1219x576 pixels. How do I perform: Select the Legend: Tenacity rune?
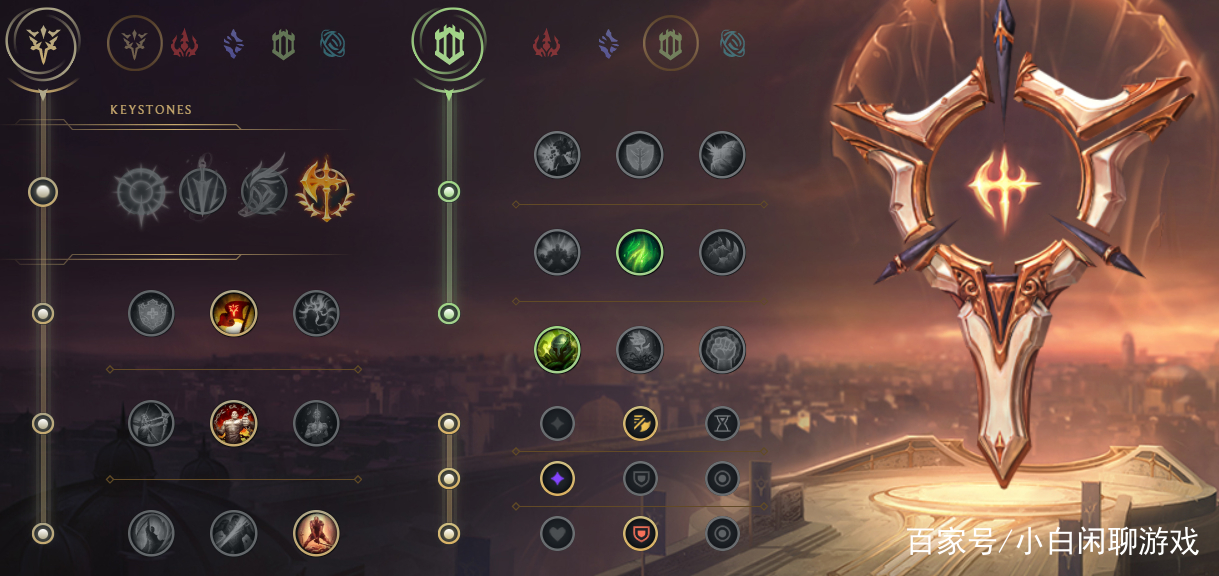point(234,423)
